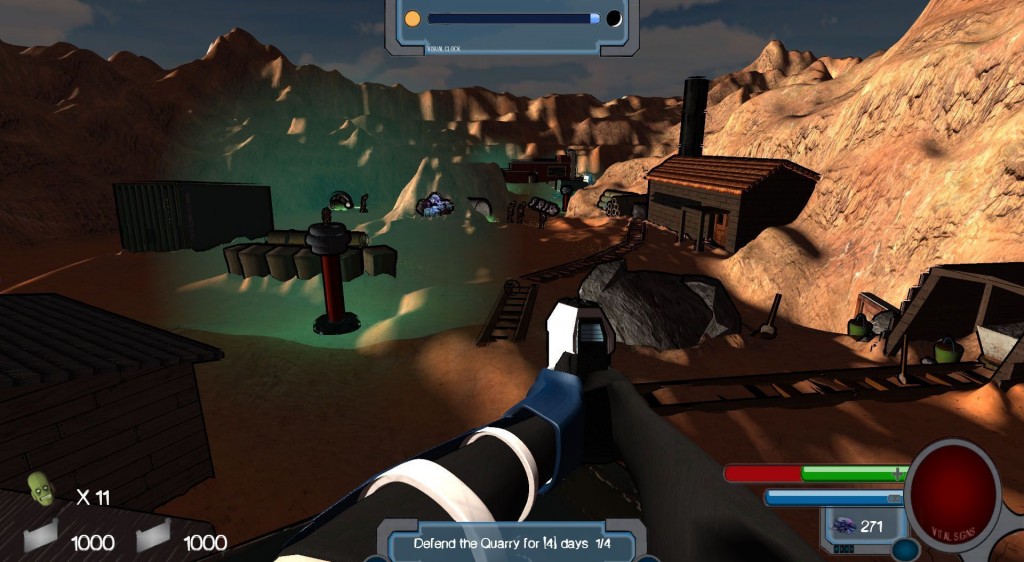The width and height of the screenshot is (1024, 562).
Task: Select the Defend the Quarry objective tracker
Action: tap(511, 543)
